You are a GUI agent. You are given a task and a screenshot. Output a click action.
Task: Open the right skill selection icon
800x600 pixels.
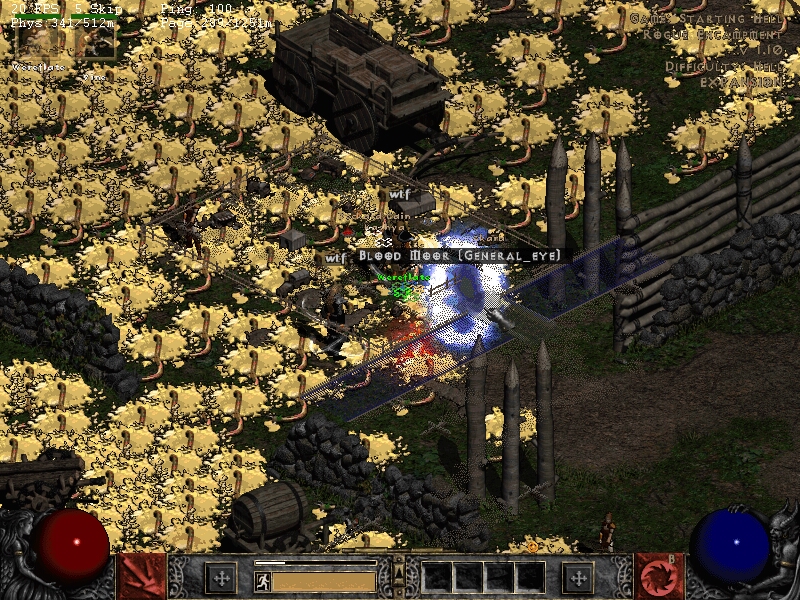click(x=659, y=576)
